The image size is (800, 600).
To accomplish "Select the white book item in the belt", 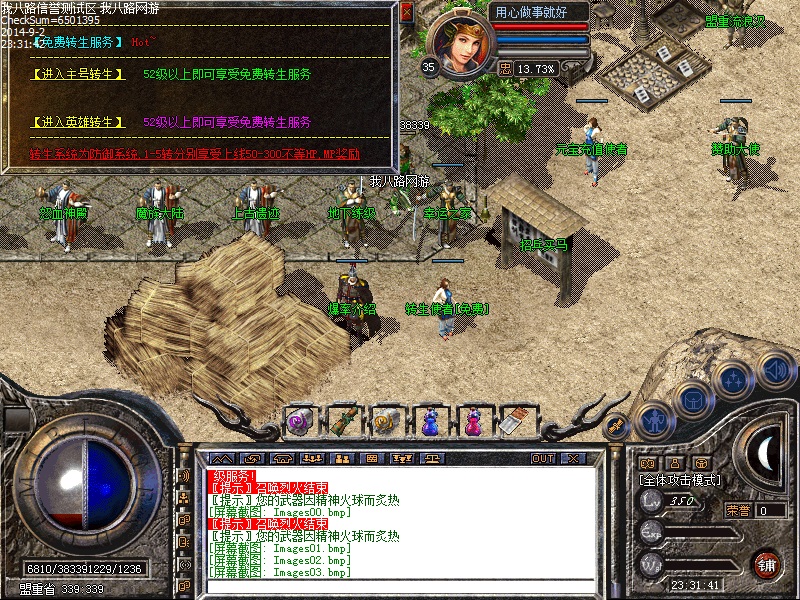I will [x=515, y=420].
